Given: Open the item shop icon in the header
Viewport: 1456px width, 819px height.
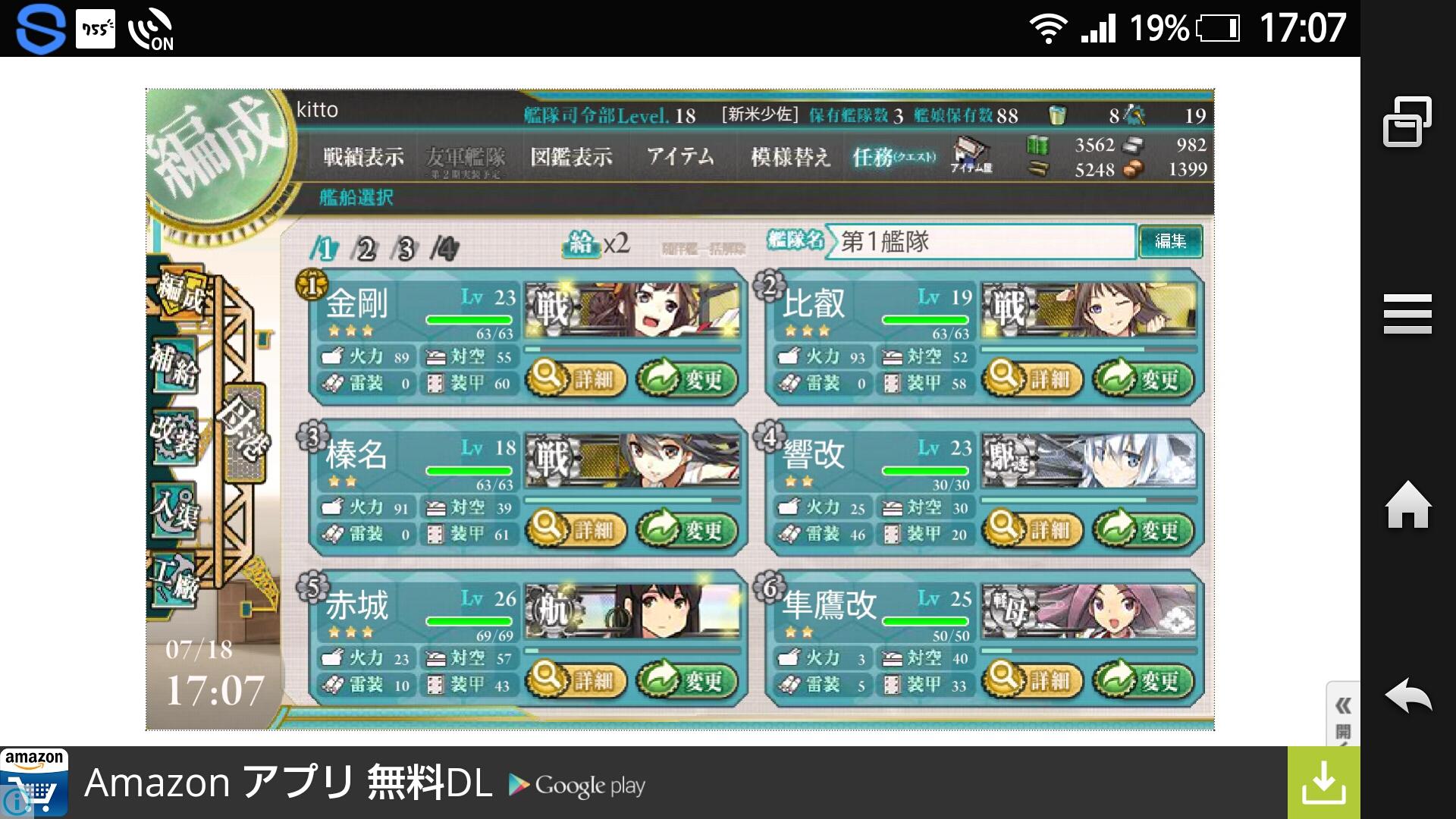Looking at the screenshot, I should coord(971,157).
